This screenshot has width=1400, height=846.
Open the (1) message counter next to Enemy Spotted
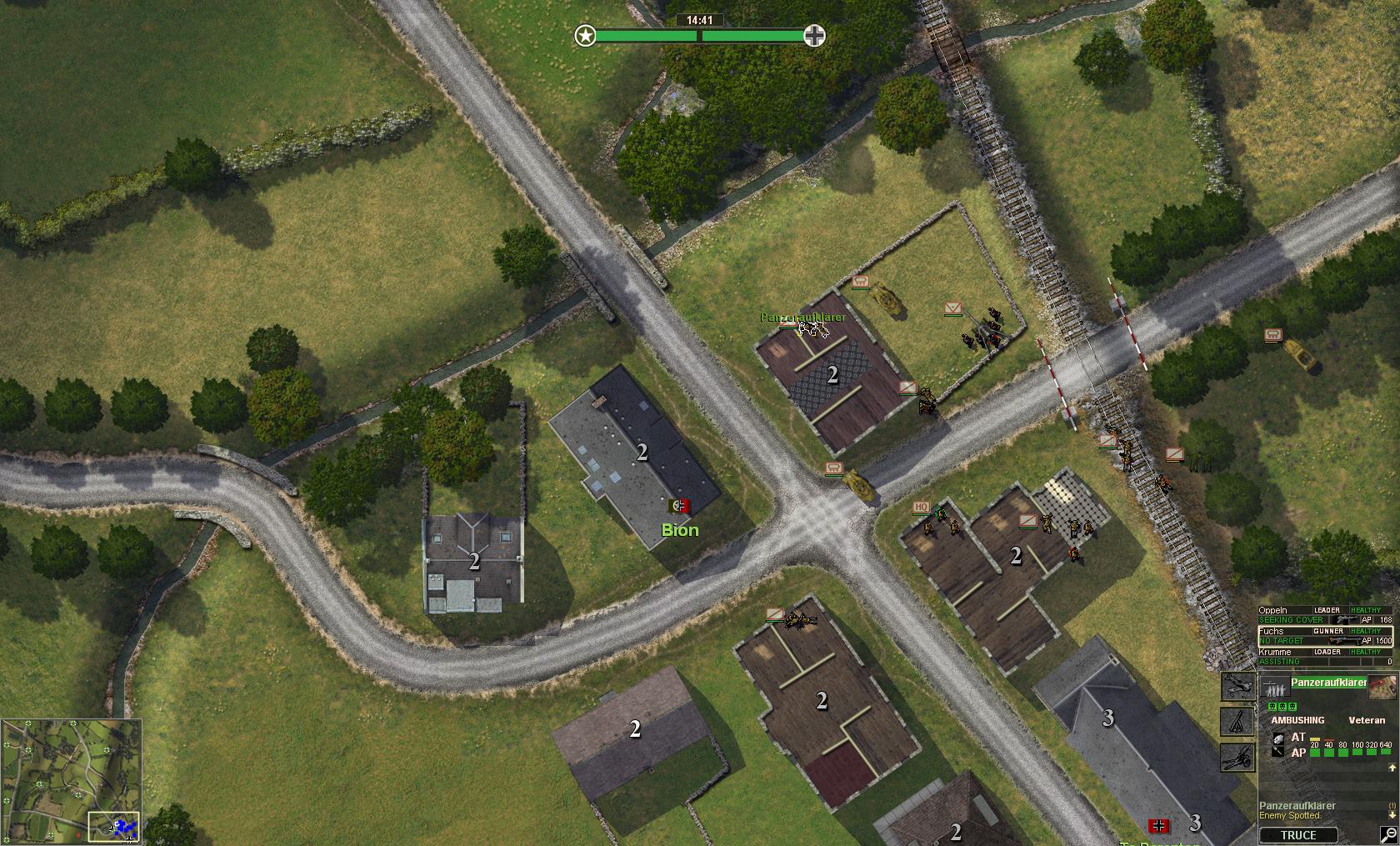[x=1391, y=804]
